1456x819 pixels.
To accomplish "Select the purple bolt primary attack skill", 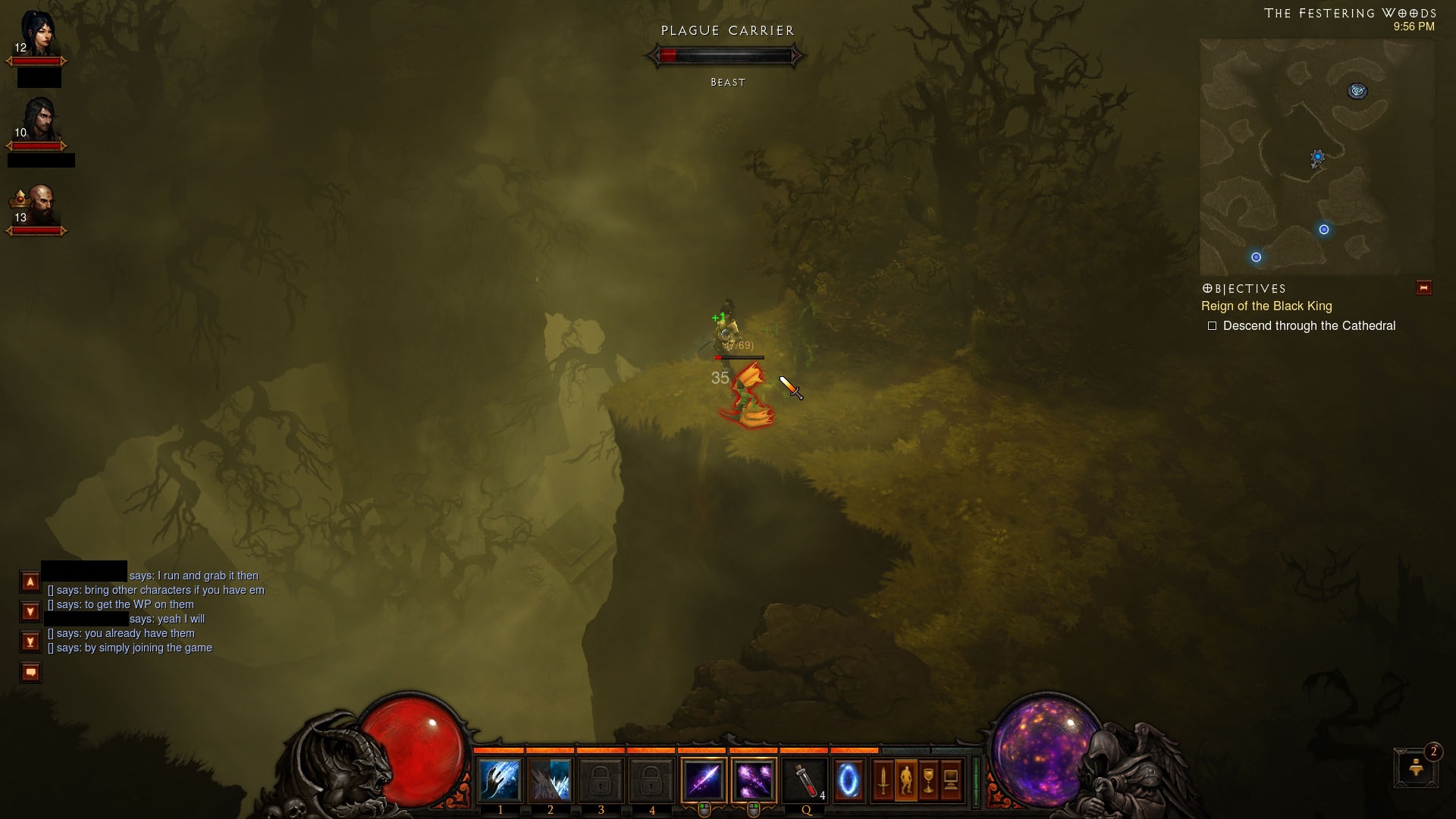I will [704, 780].
